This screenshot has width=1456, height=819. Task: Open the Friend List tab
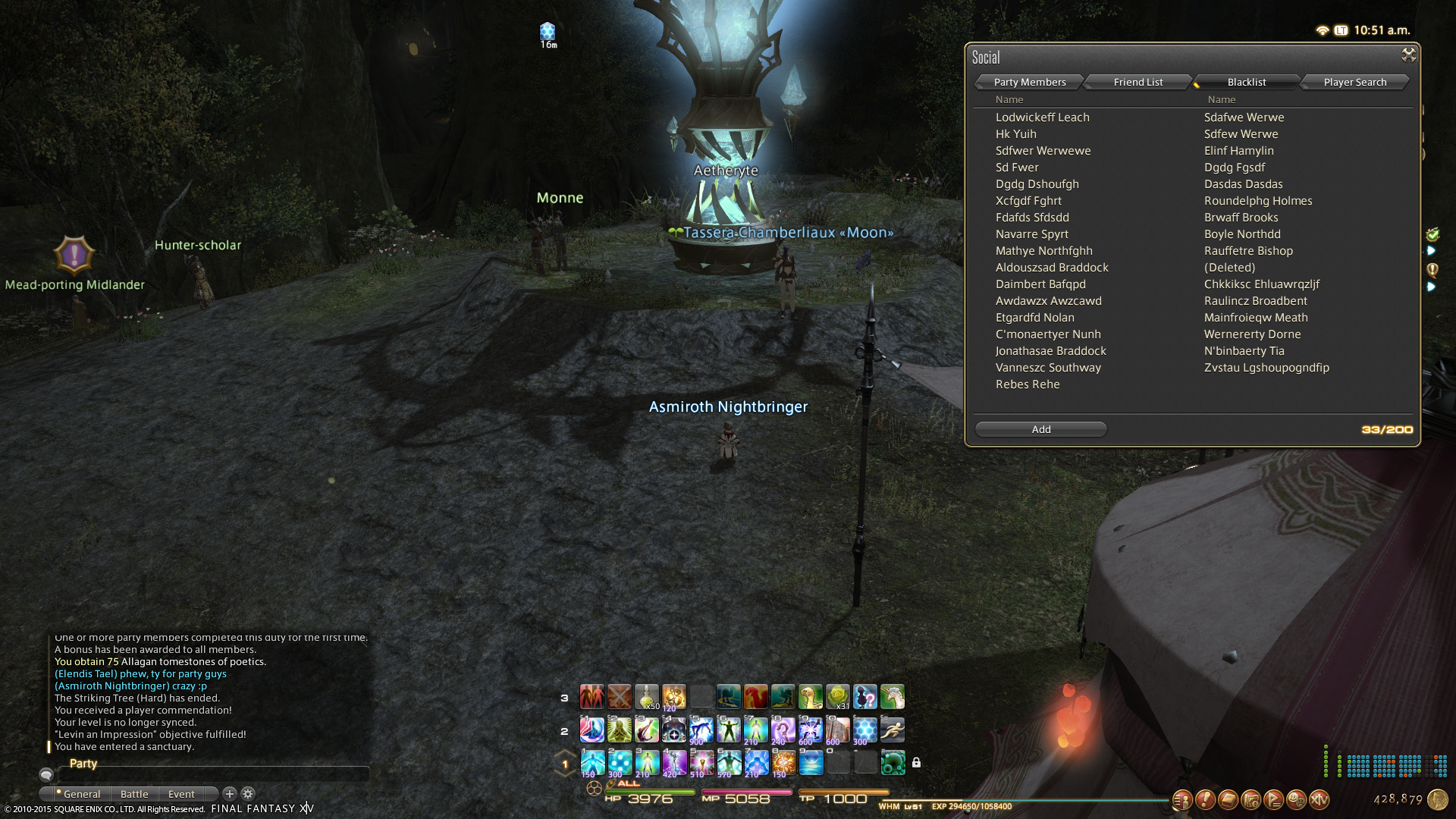coord(1137,82)
